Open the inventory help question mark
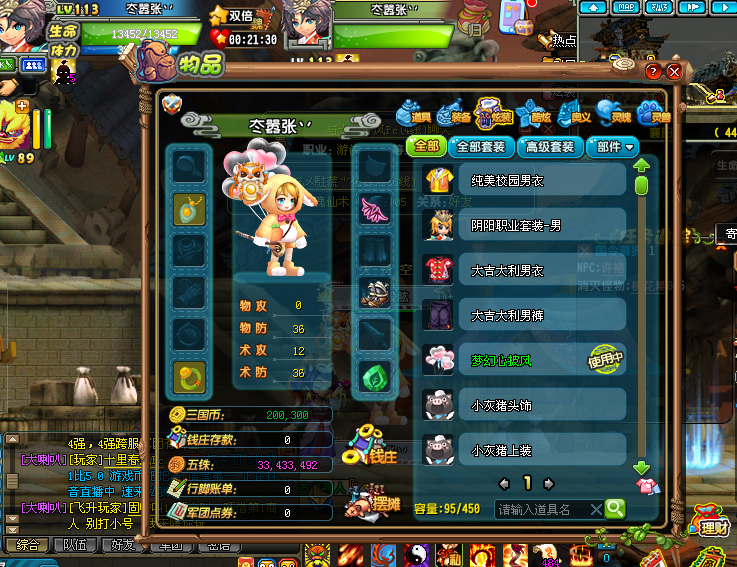The width and height of the screenshot is (737, 567). click(653, 72)
